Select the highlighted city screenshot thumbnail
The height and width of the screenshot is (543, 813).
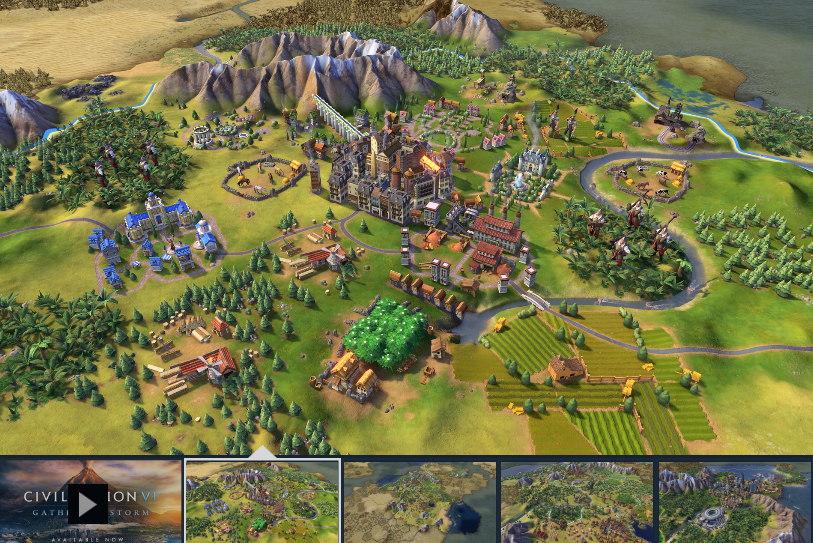[263, 501]
